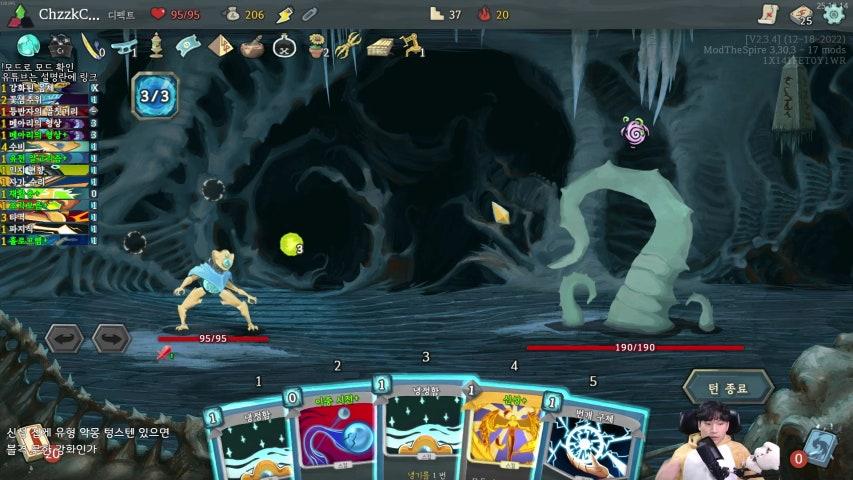The image size is (853, 480).
Task: Open the draw pile
Action: [22, 447]
